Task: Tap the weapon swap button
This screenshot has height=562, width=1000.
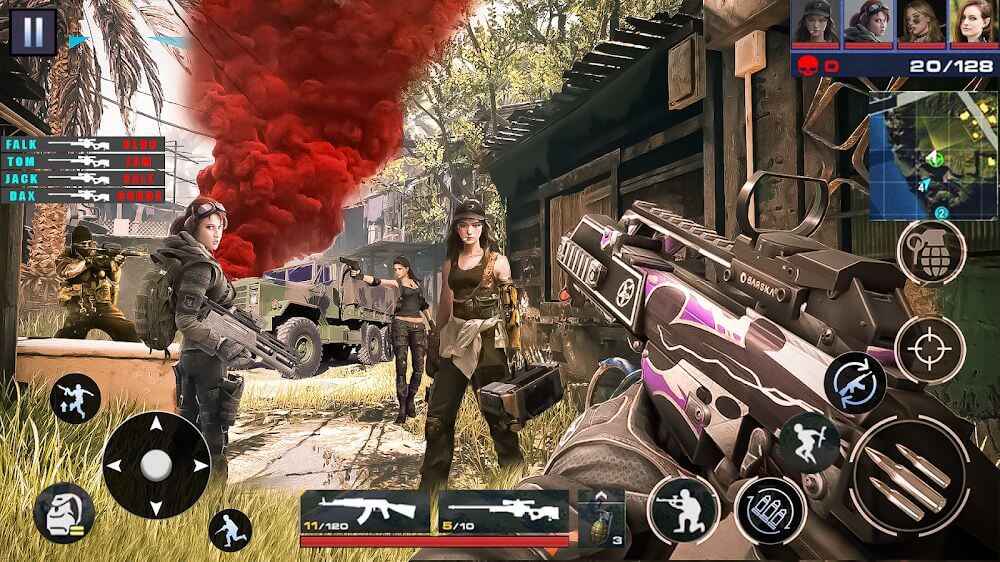Action: click(x=855, y=382)
